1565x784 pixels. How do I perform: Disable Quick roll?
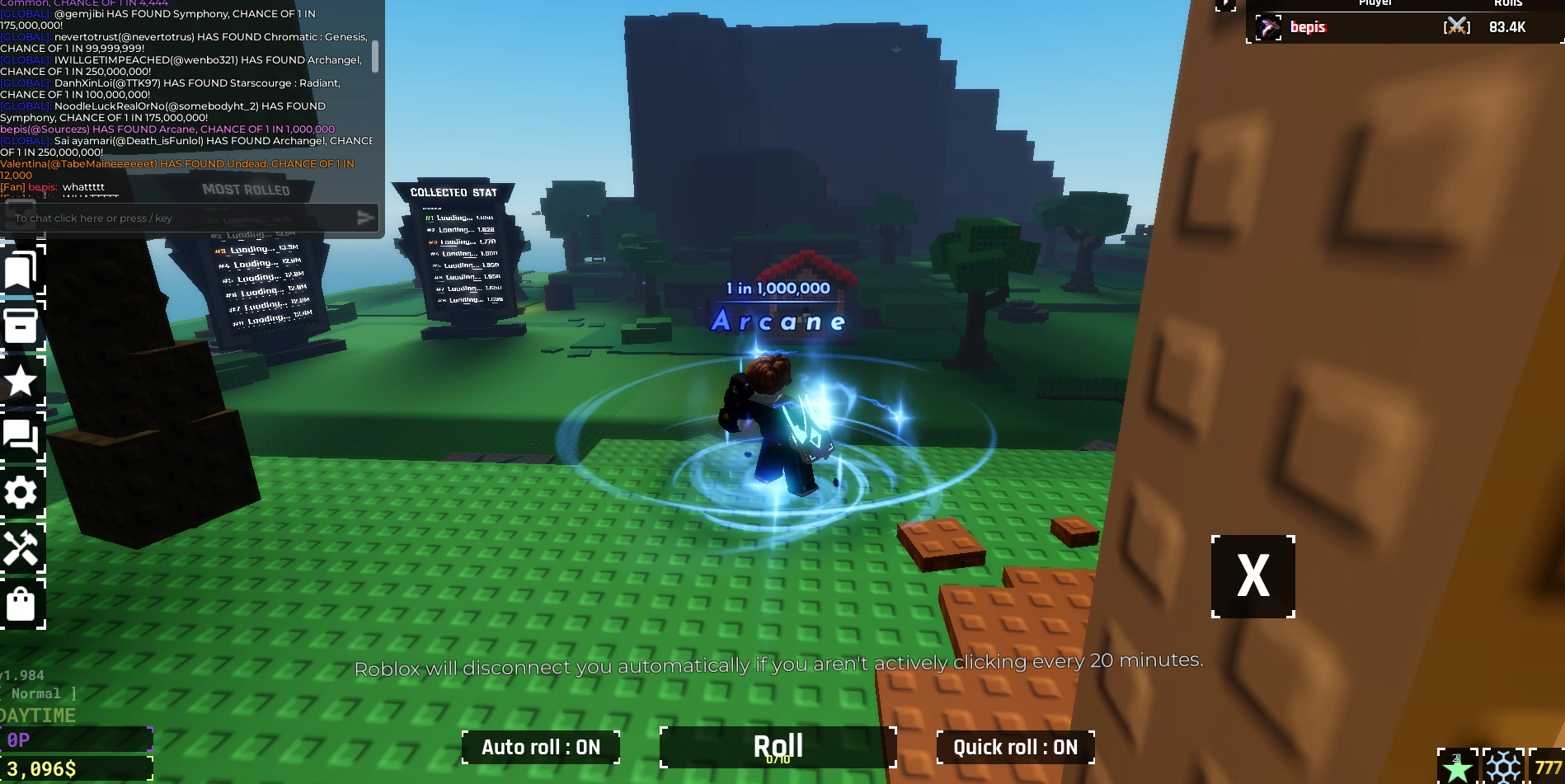point(1015,747)
